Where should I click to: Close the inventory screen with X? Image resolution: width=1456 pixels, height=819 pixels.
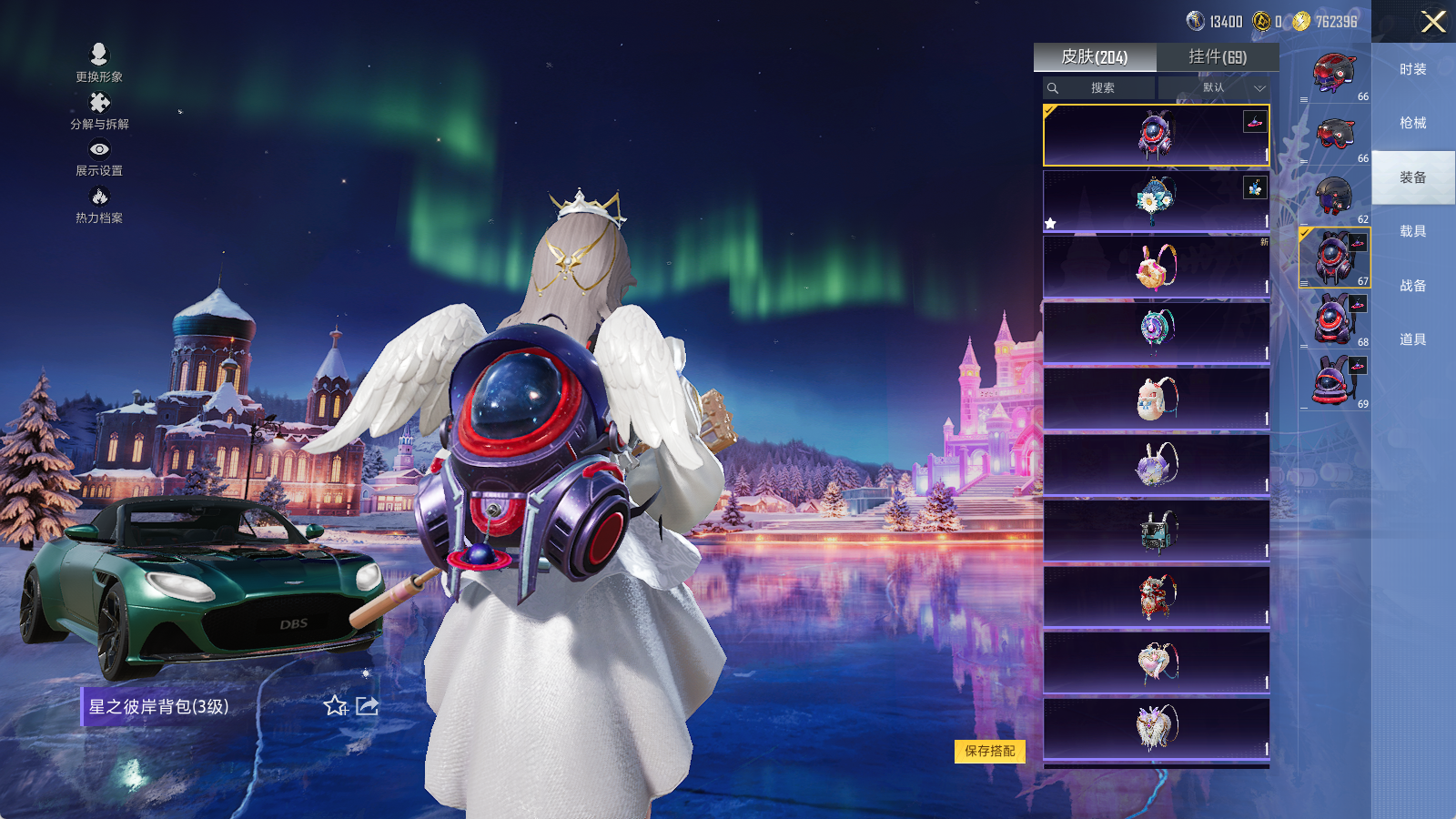[x=1433, y=22]
